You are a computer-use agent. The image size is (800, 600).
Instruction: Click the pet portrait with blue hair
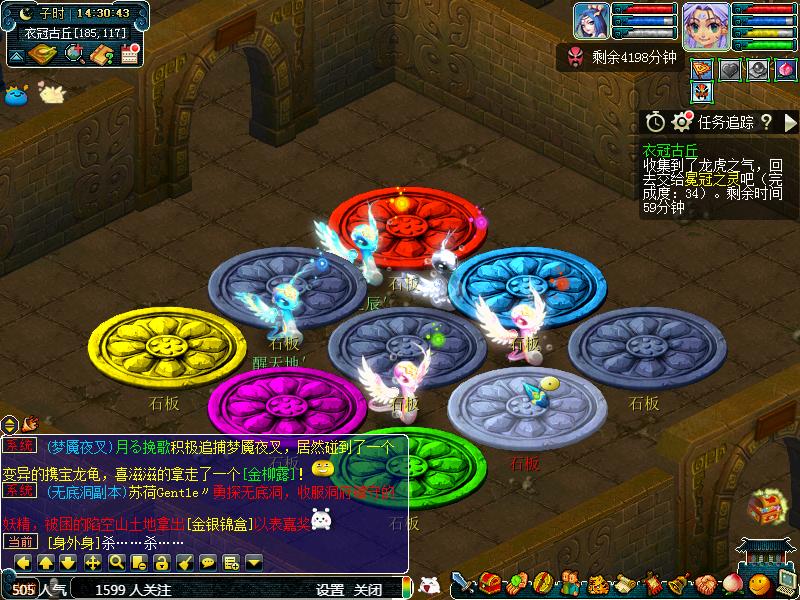point(590,20)
